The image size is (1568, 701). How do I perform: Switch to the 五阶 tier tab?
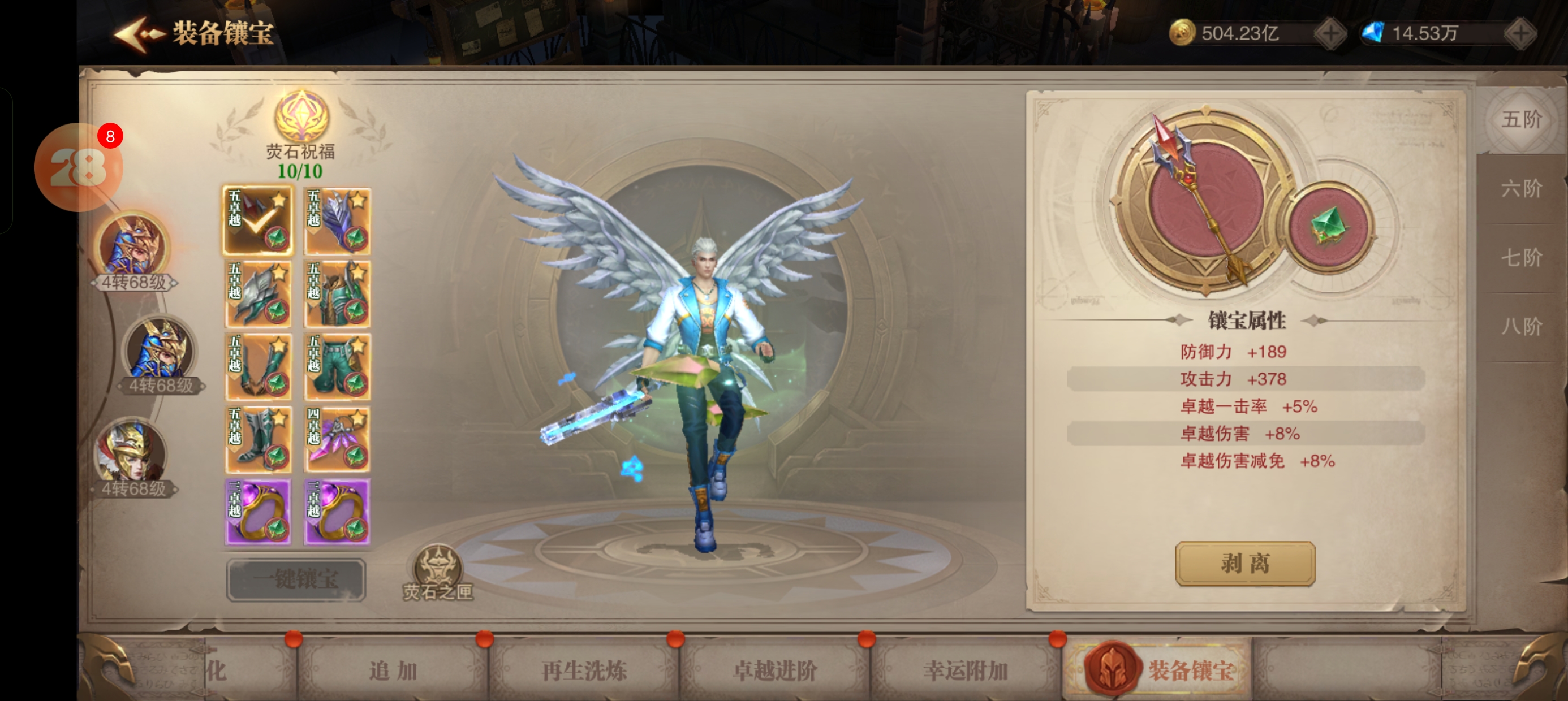pos(1521,119)
